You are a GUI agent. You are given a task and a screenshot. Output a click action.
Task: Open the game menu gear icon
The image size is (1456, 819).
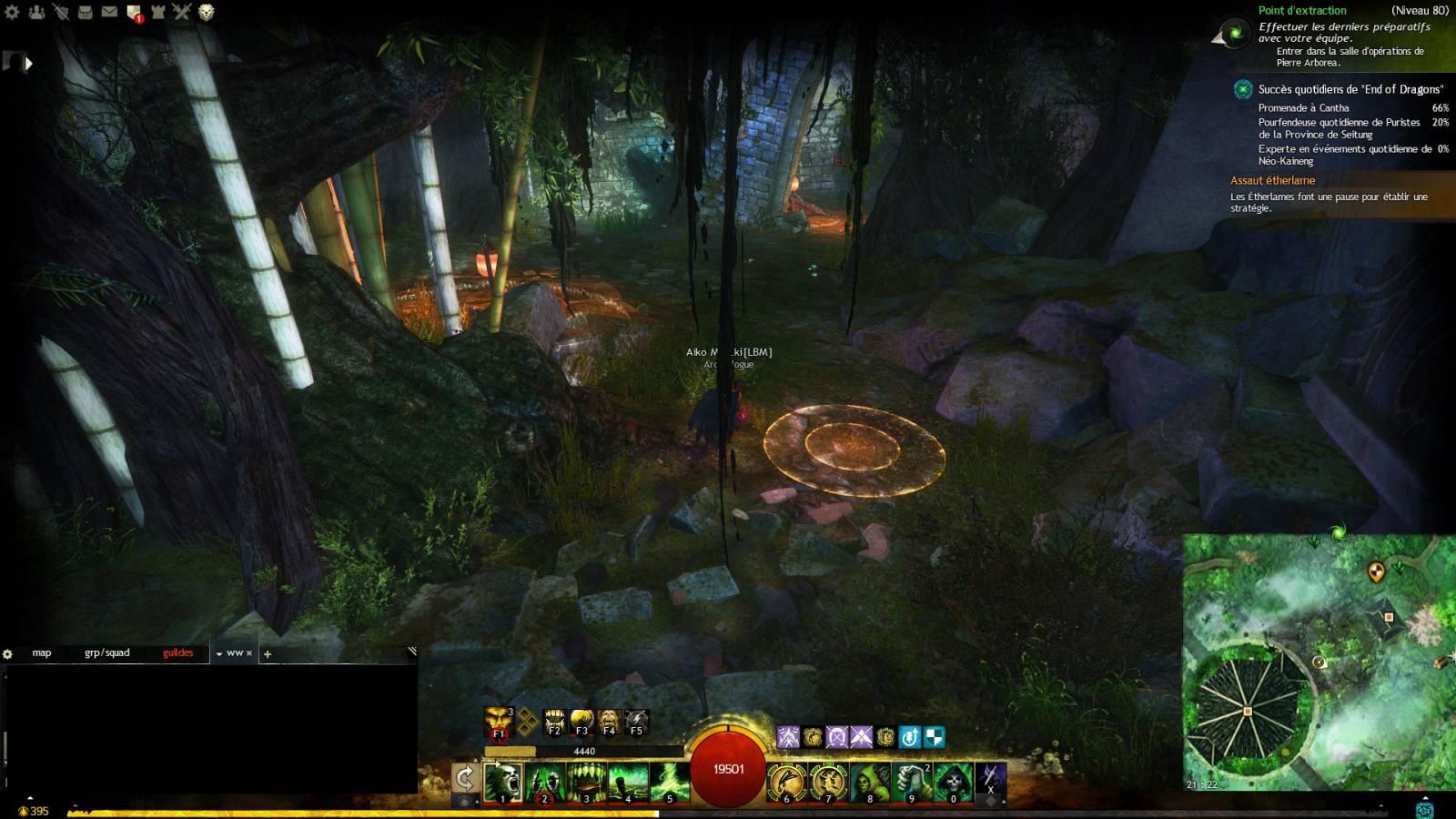coord(14,12)
